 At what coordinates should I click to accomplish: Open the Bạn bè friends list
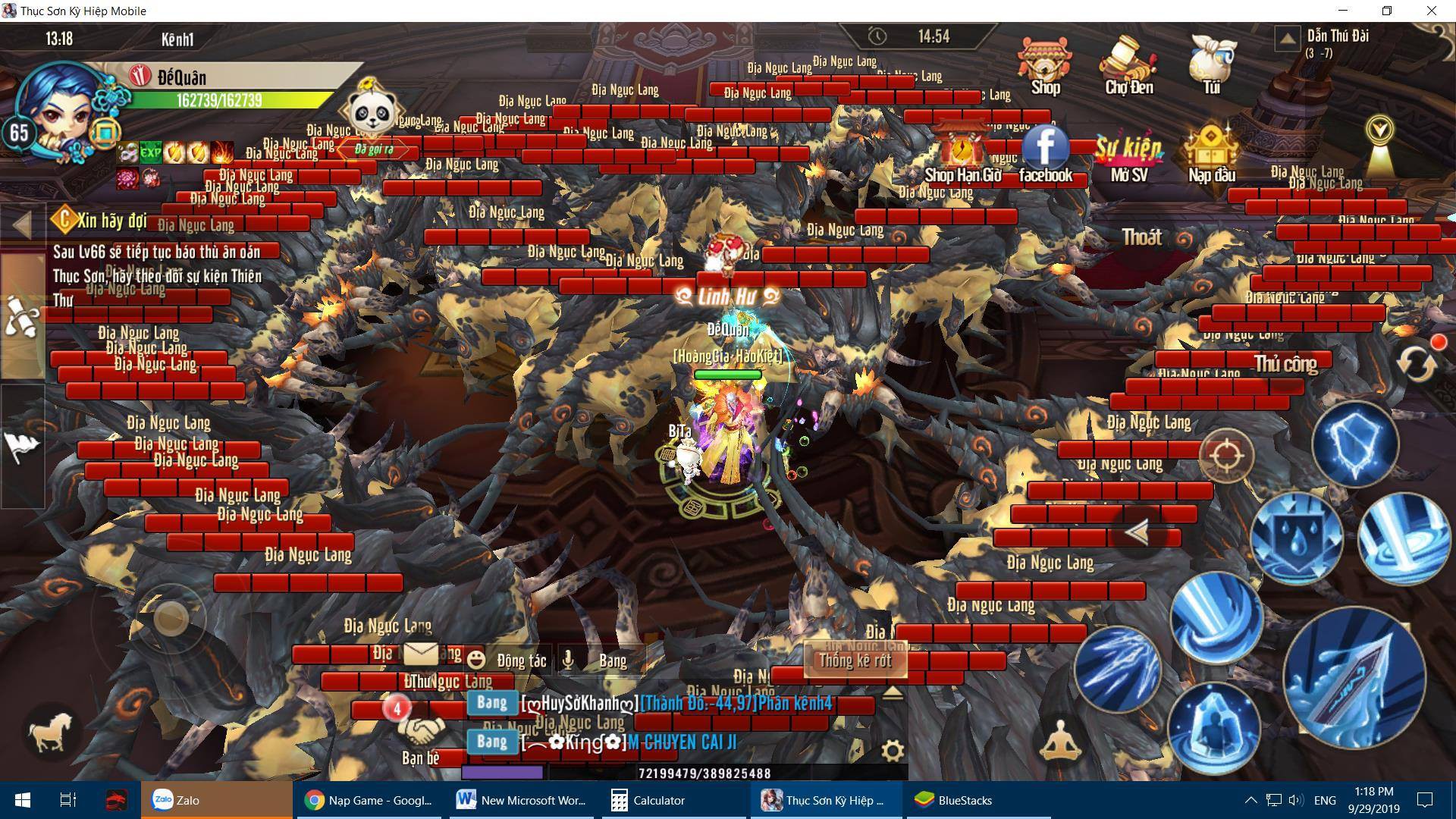(x=421, y=737)
